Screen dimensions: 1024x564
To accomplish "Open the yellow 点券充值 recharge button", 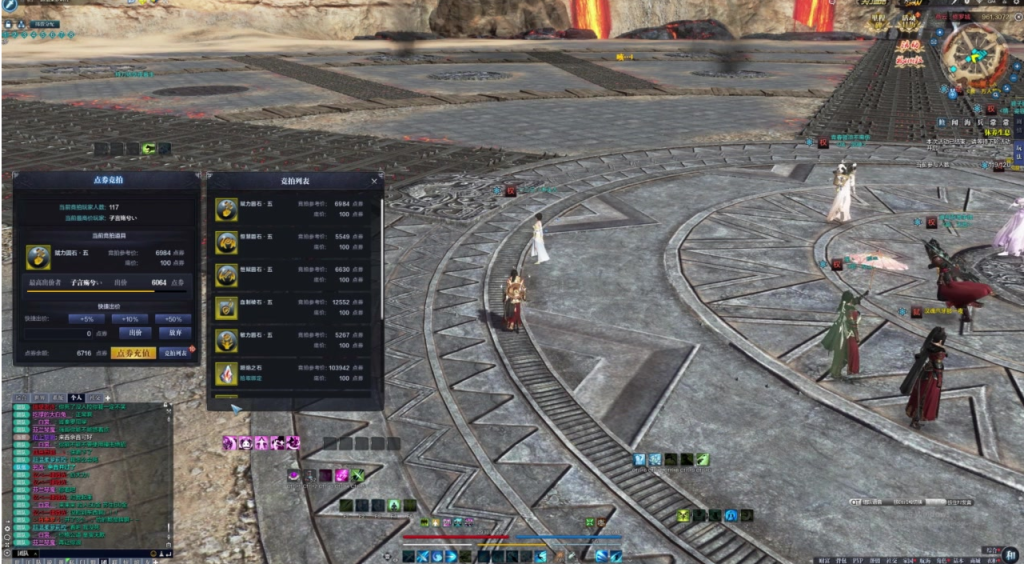I will click(133, 353).
